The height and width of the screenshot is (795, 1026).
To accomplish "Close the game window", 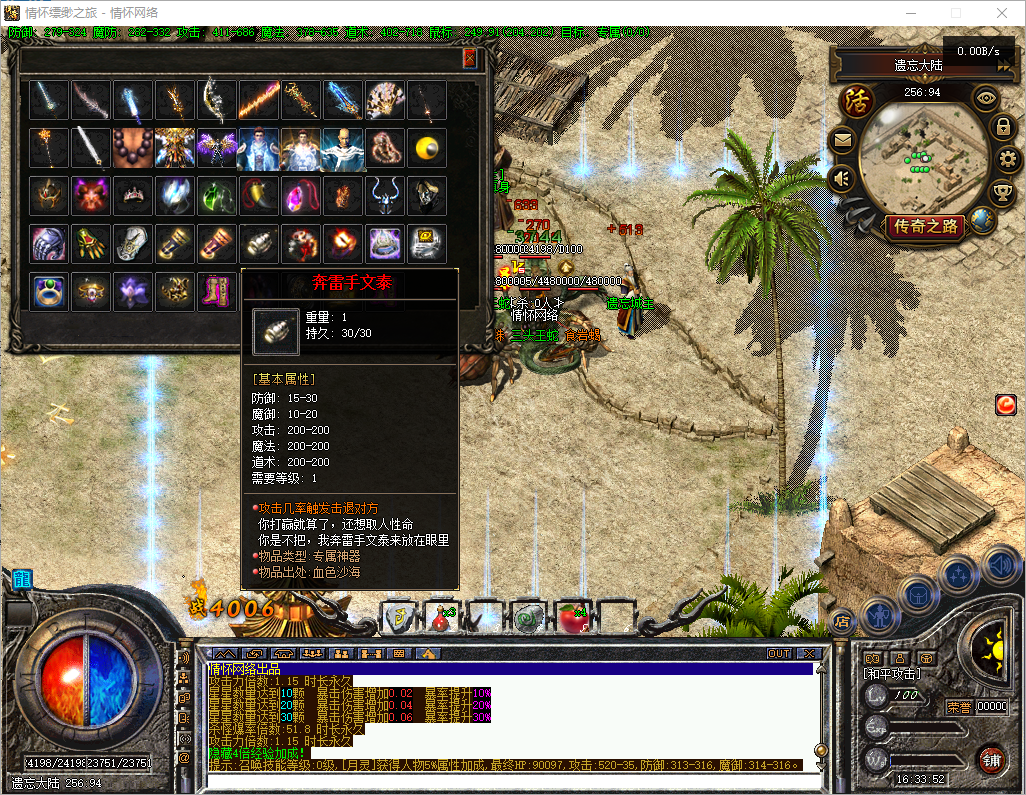I will pyautogui.click(x=1001, y=13).
